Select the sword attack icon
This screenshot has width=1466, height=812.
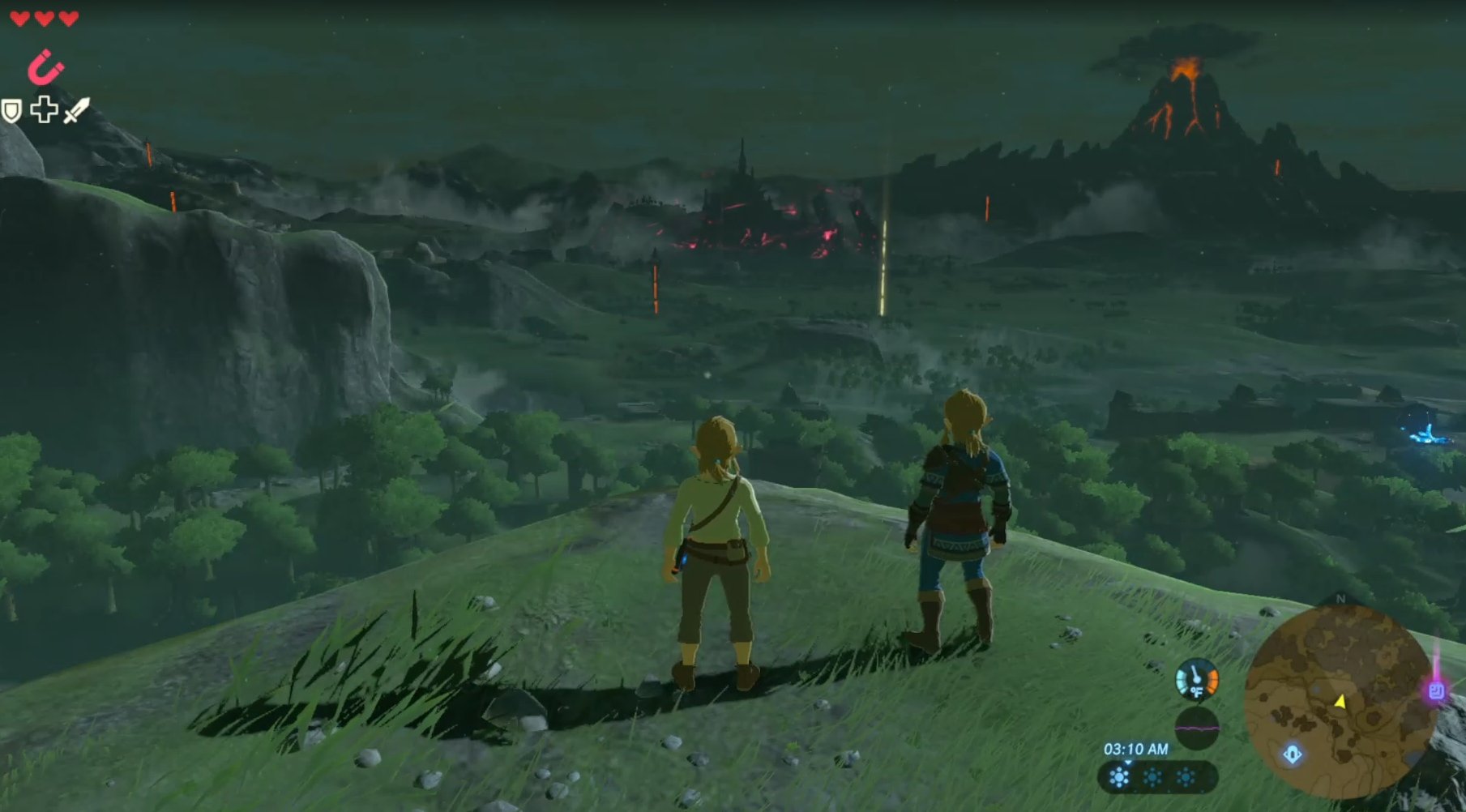[77, 111]
